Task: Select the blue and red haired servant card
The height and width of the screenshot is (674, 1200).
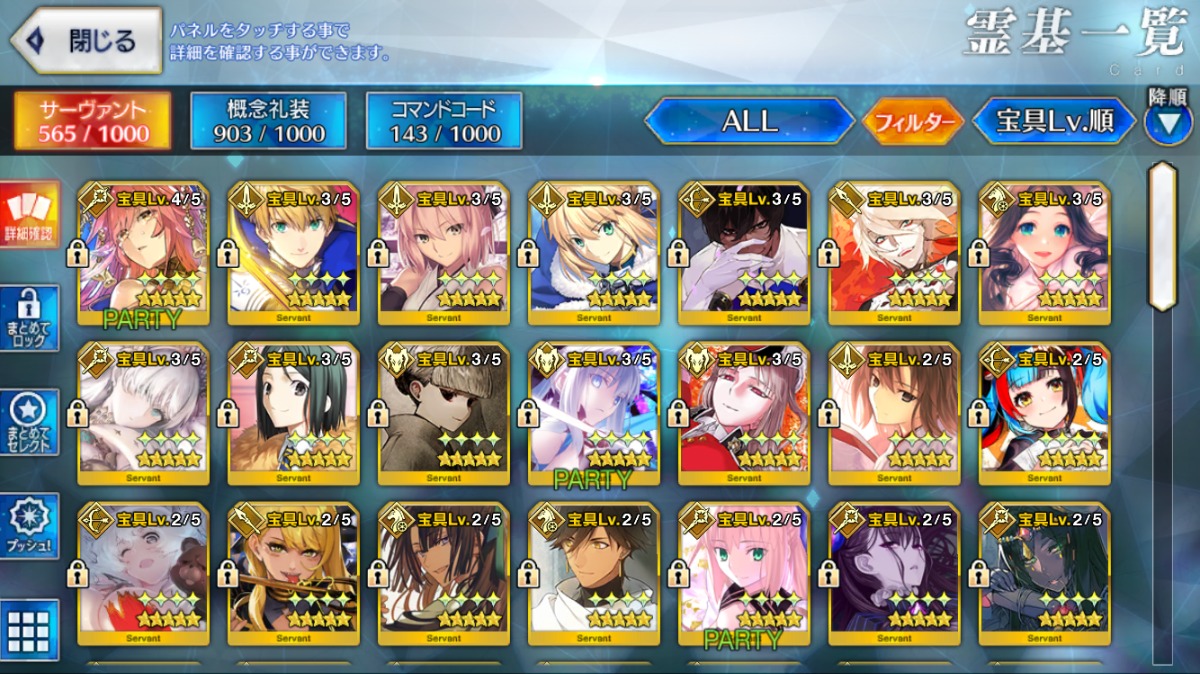Action: click(1044, 414)
